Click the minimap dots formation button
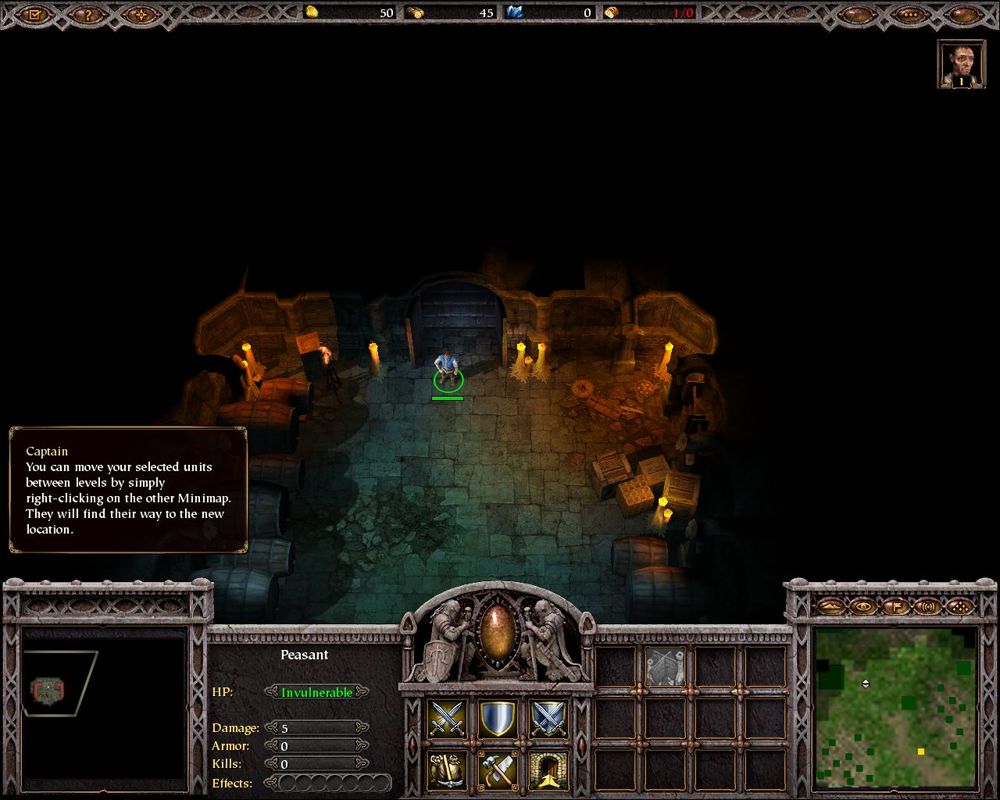This screenshot has height=800, width=1000. 959,606
